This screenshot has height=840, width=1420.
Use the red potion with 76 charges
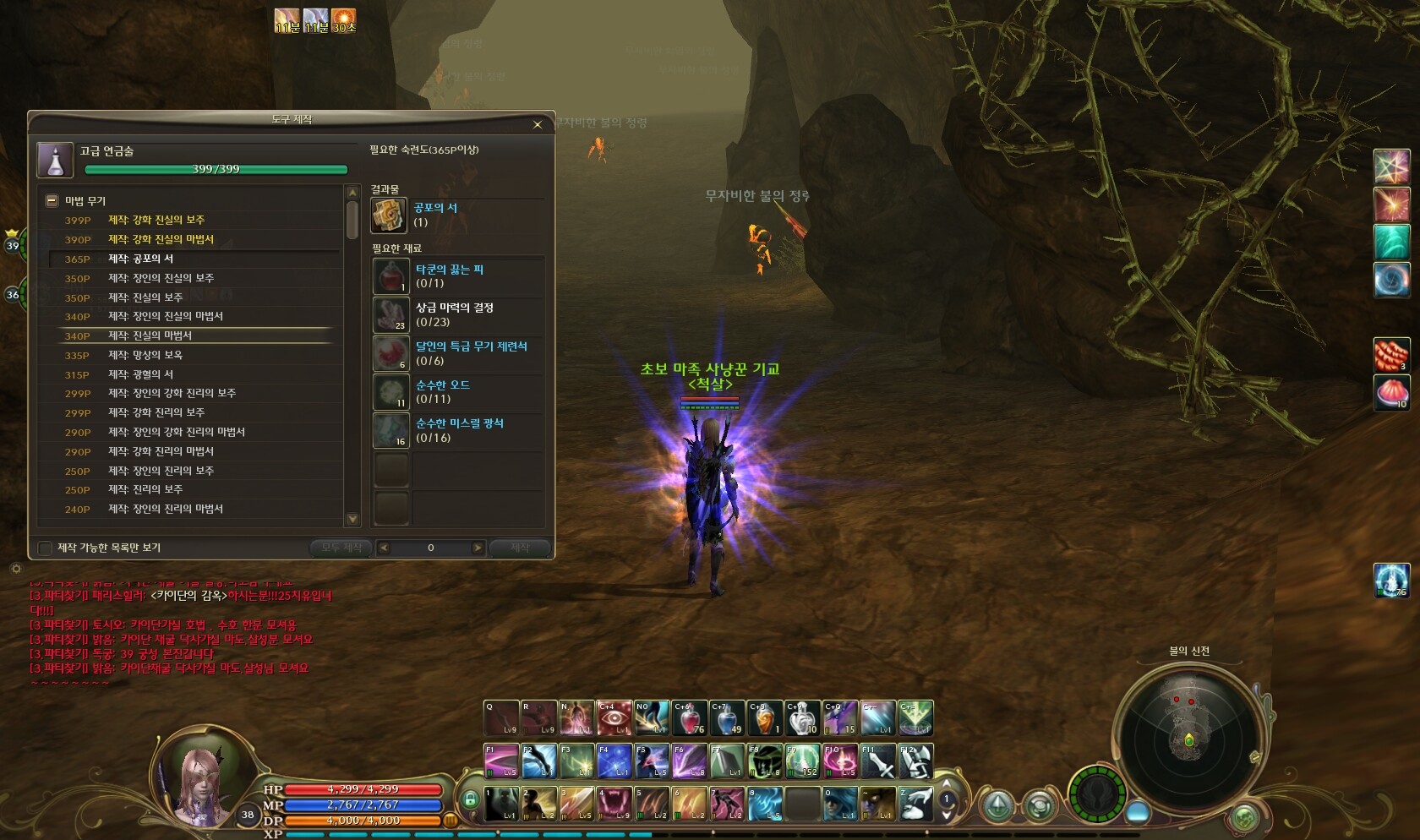689,718
